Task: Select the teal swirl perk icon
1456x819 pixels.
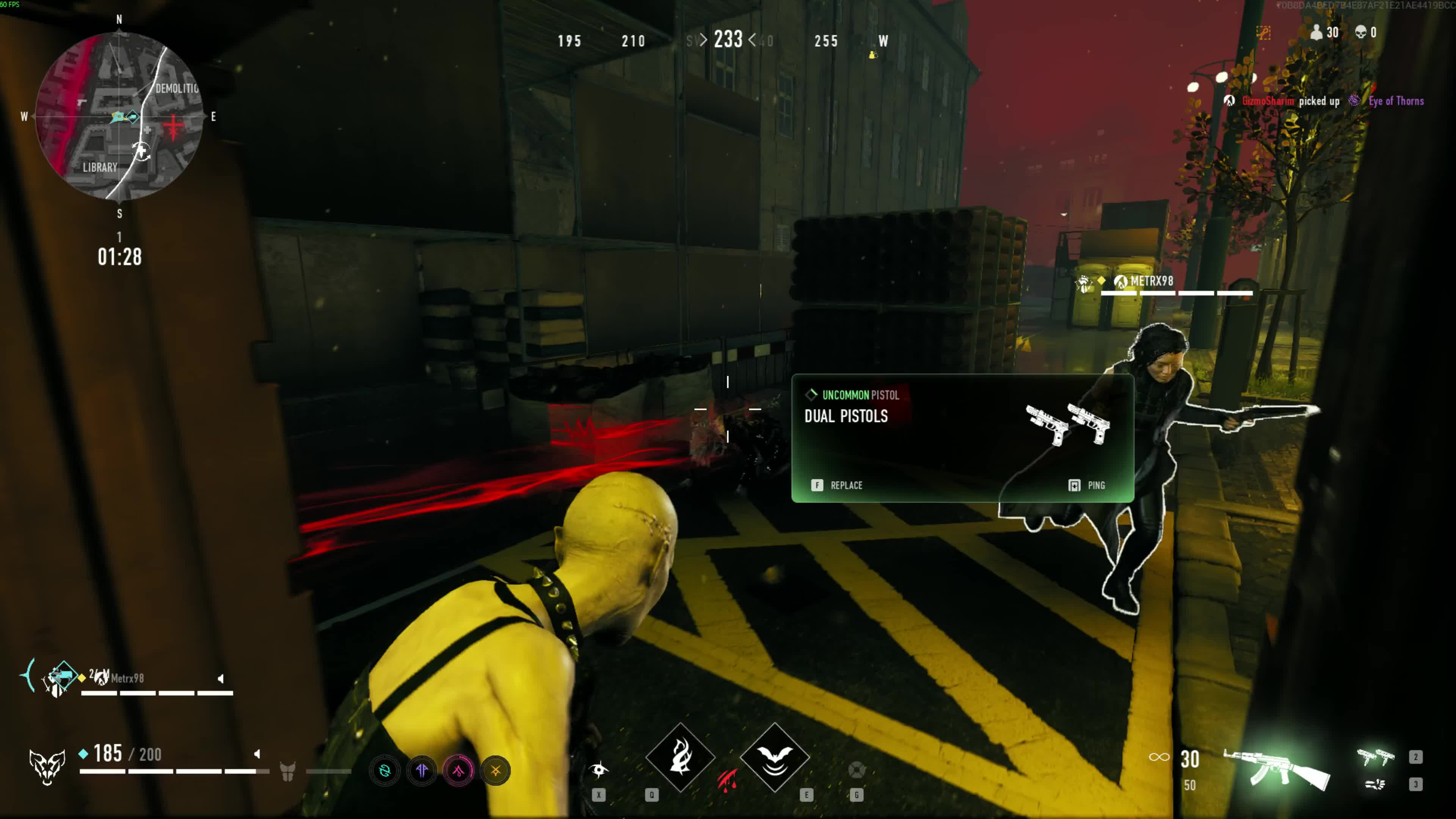Action: tap(385, 770)
